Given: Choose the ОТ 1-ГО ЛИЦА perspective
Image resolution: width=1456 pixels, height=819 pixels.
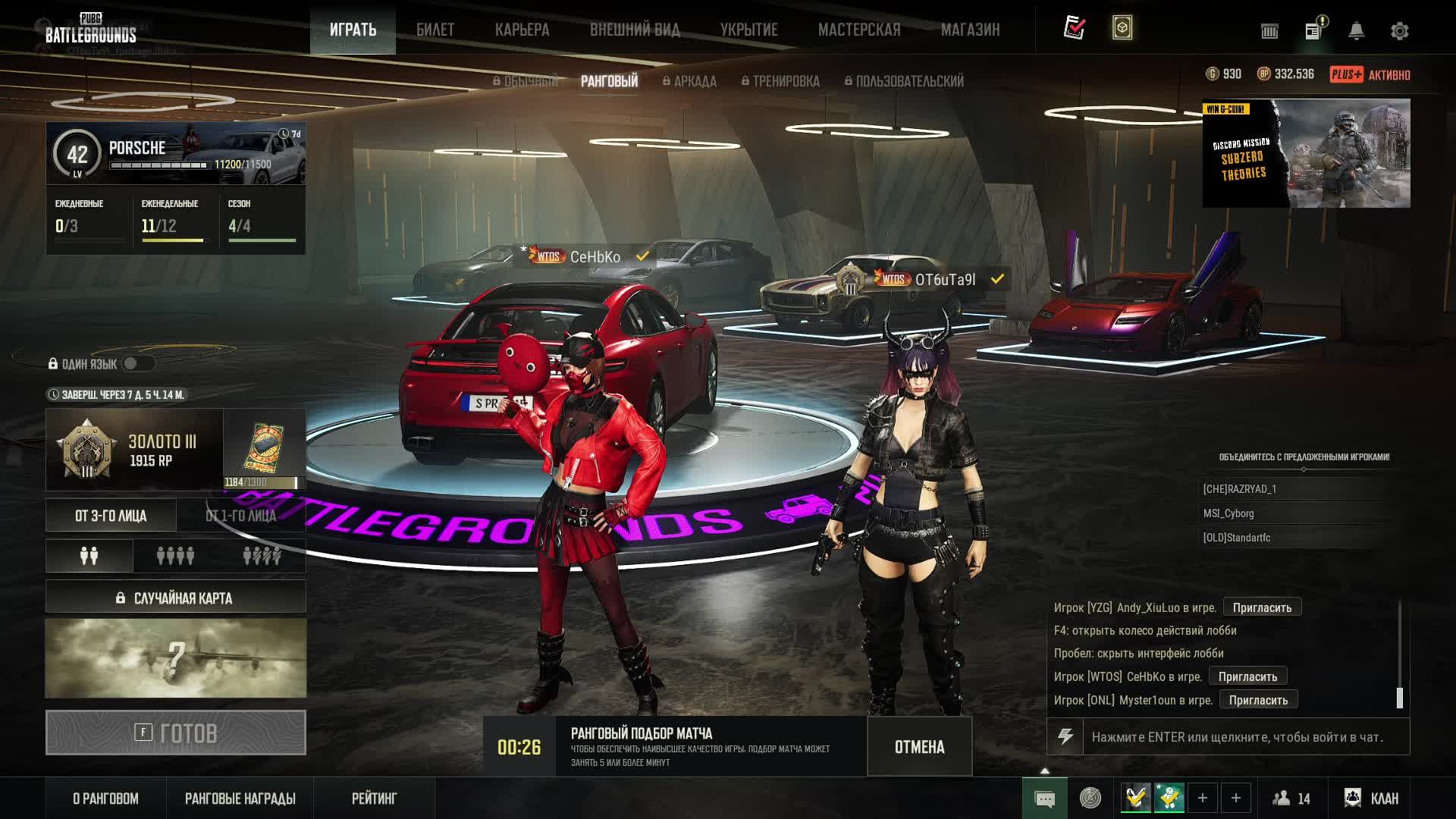Looking at the screenshot, I should point(241,516).
